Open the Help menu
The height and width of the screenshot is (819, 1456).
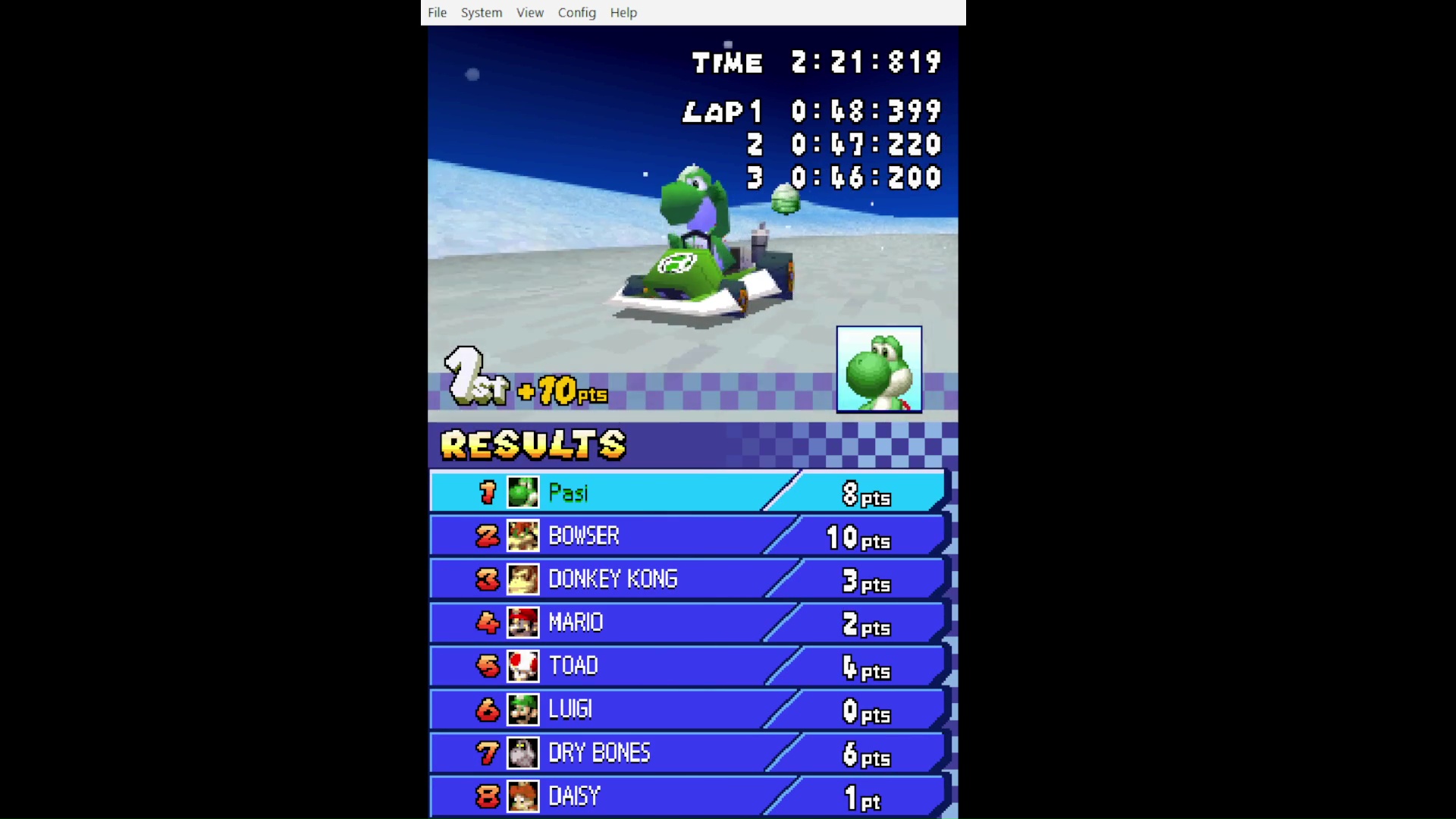pos(623,13)
